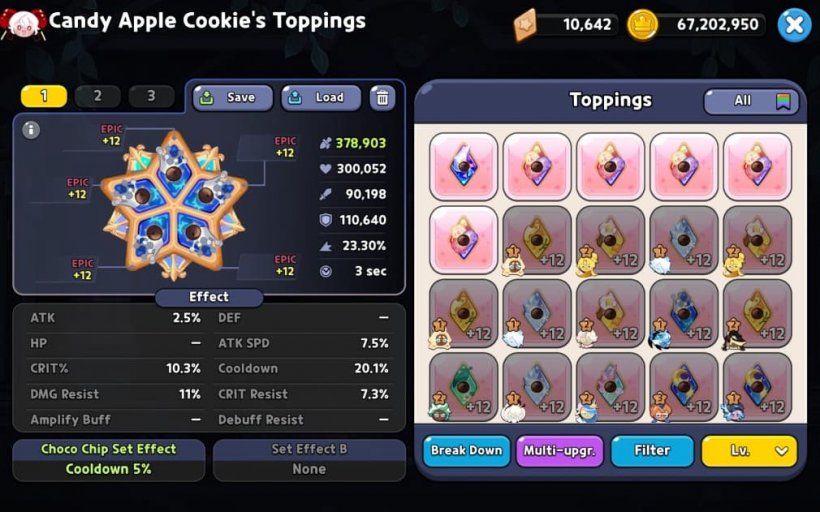The height and width of the screenshot is (512, 820).
Task: Select the first pink topping in the list
Action: pos(463,166)
